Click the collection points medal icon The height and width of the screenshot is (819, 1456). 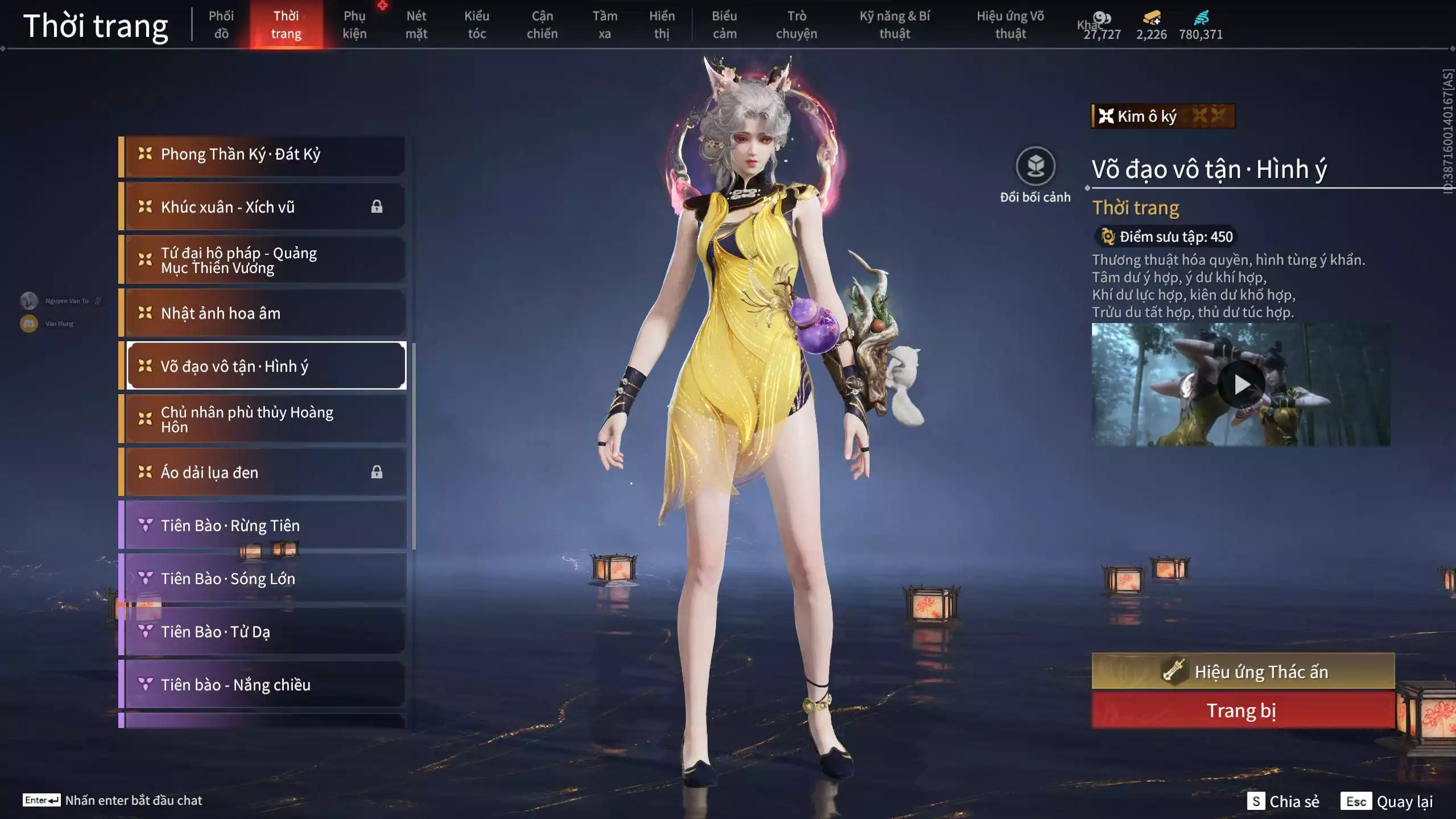click(1108, 237)
